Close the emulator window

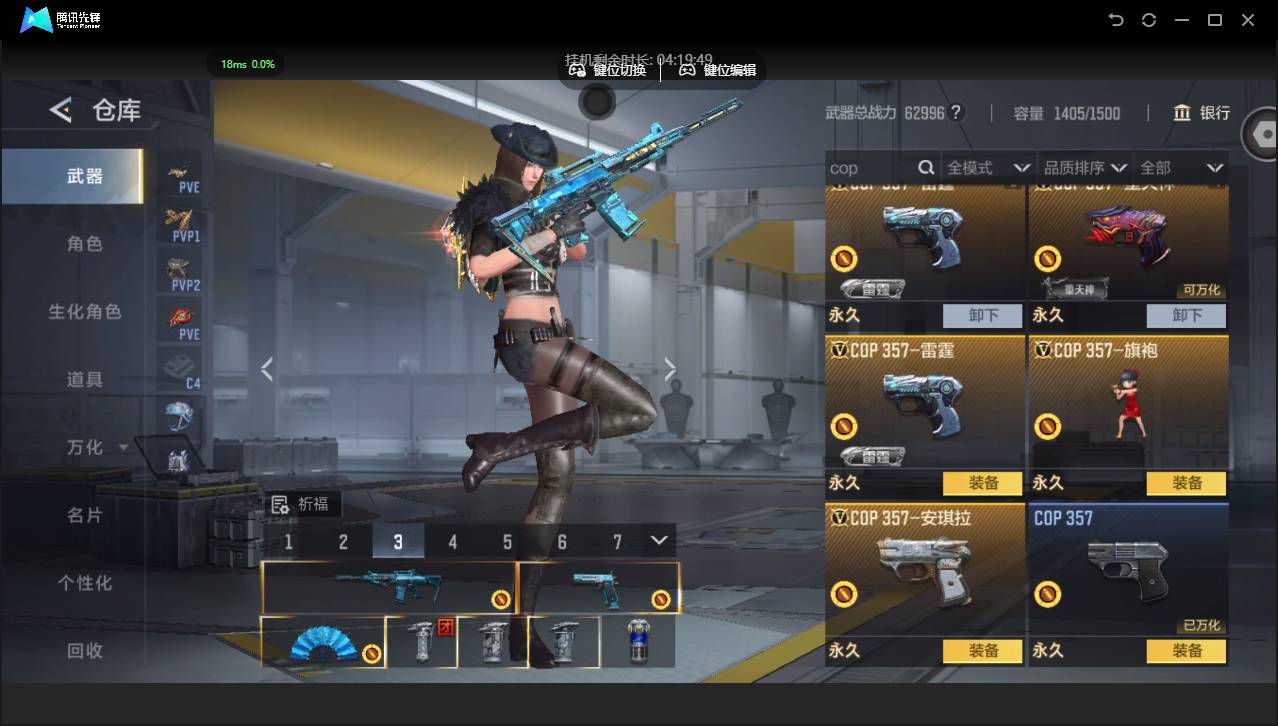click(1248, 20)
